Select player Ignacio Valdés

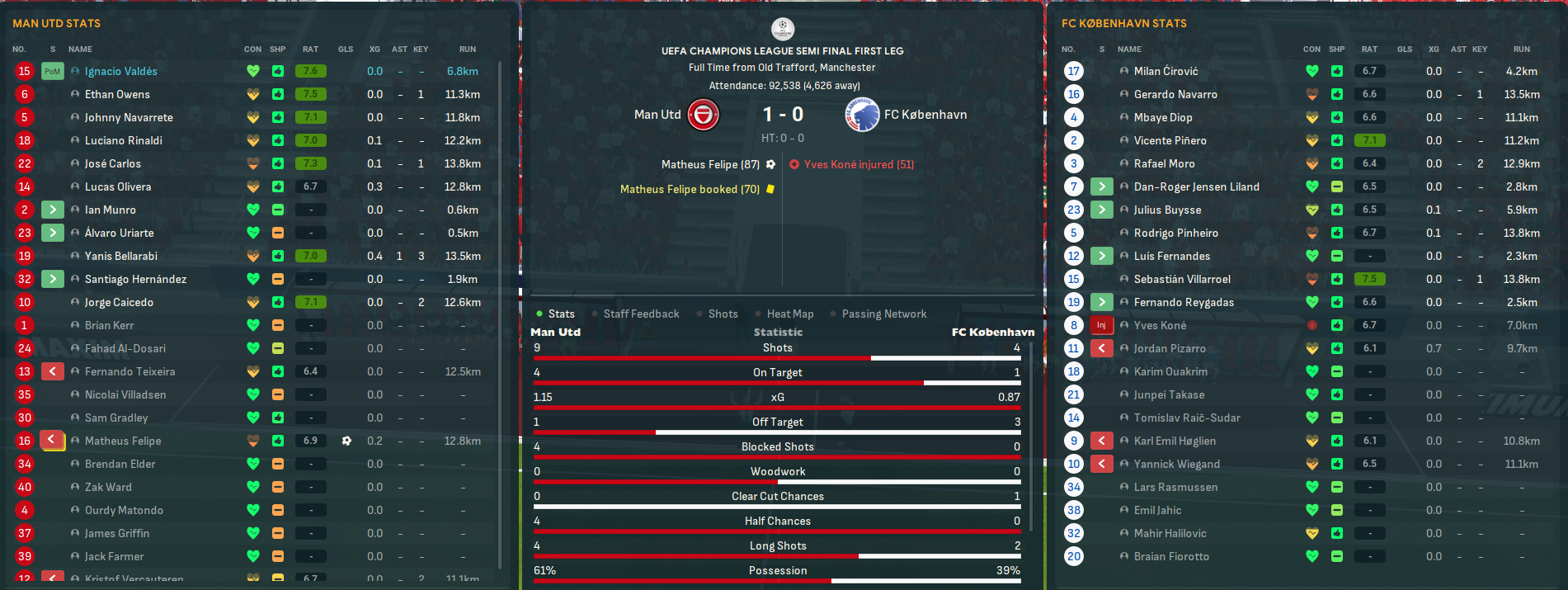pyautogui.click(x=120, y=72)
